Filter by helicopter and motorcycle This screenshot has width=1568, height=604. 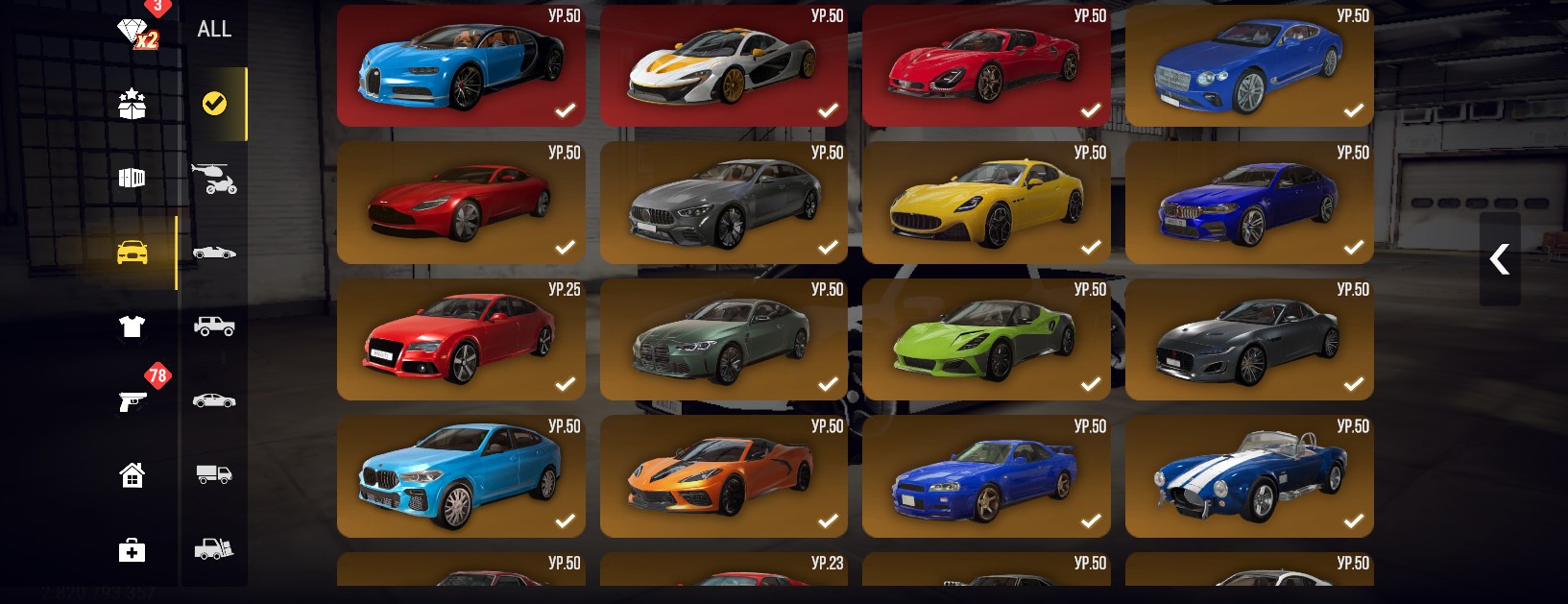(x=214, y=178)
